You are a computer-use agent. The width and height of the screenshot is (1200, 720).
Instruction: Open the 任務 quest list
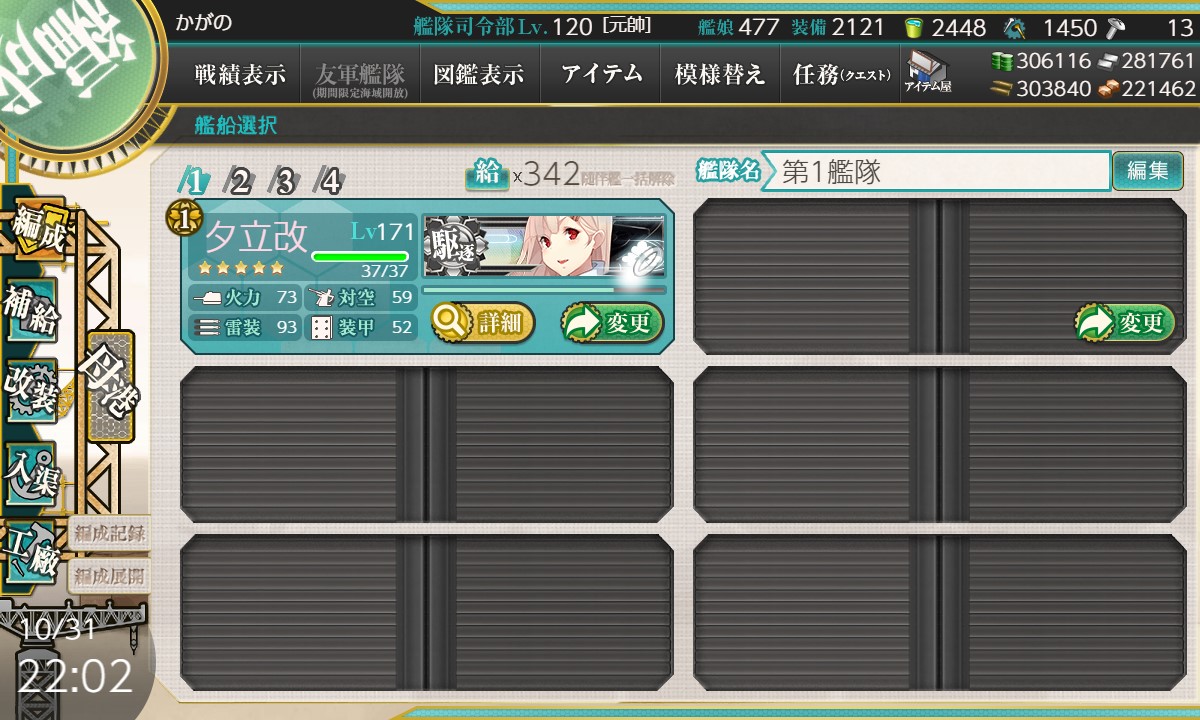840,75
